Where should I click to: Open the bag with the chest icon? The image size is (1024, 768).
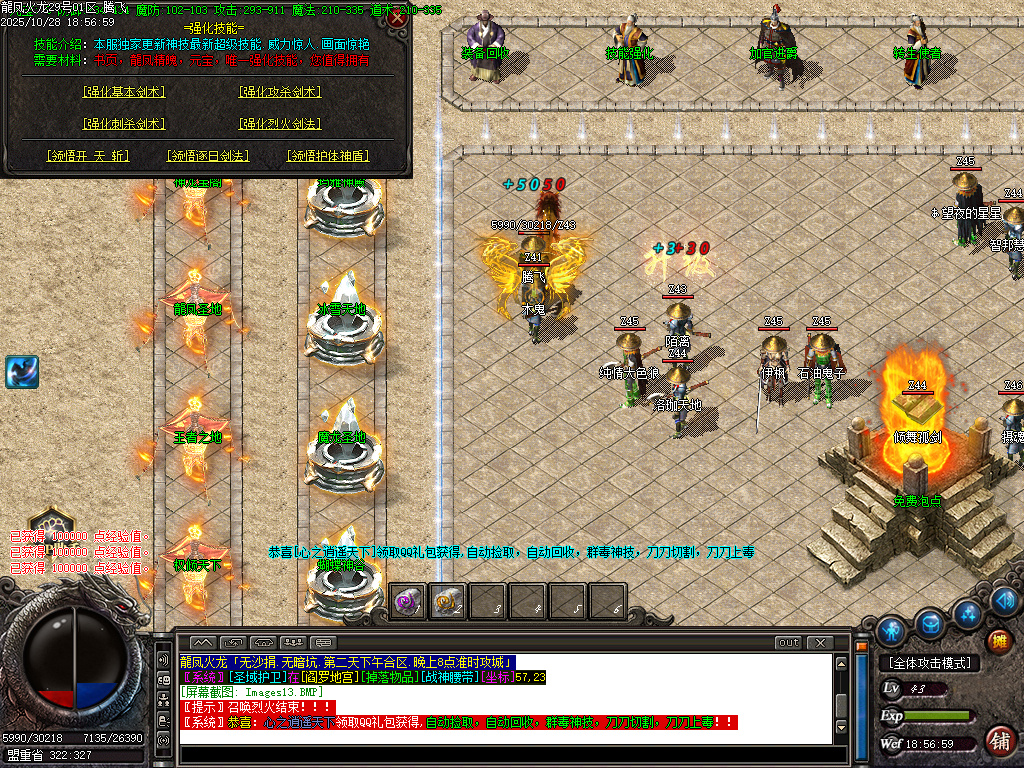point(930,621)
